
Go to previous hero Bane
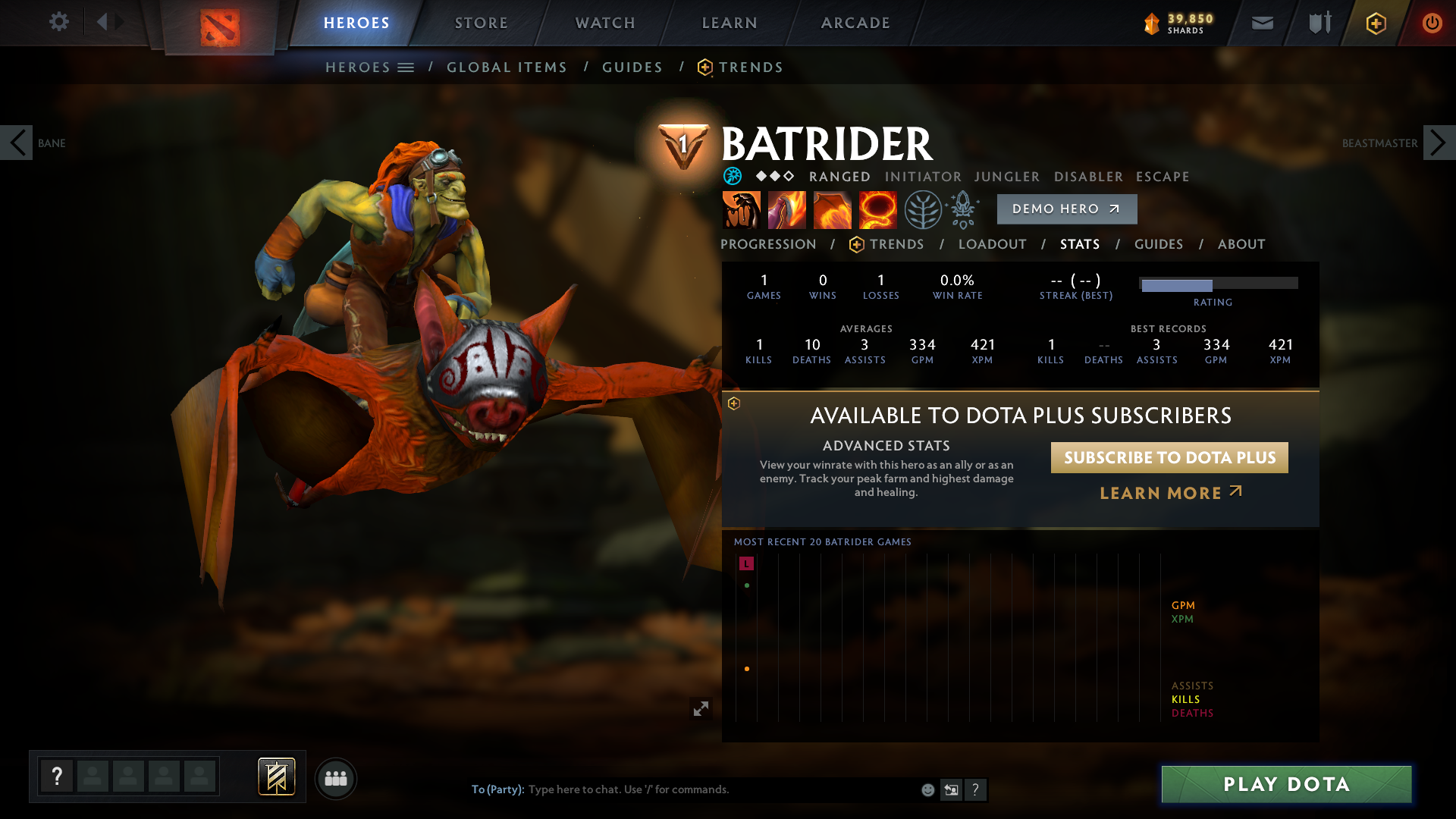pos(17,143)
